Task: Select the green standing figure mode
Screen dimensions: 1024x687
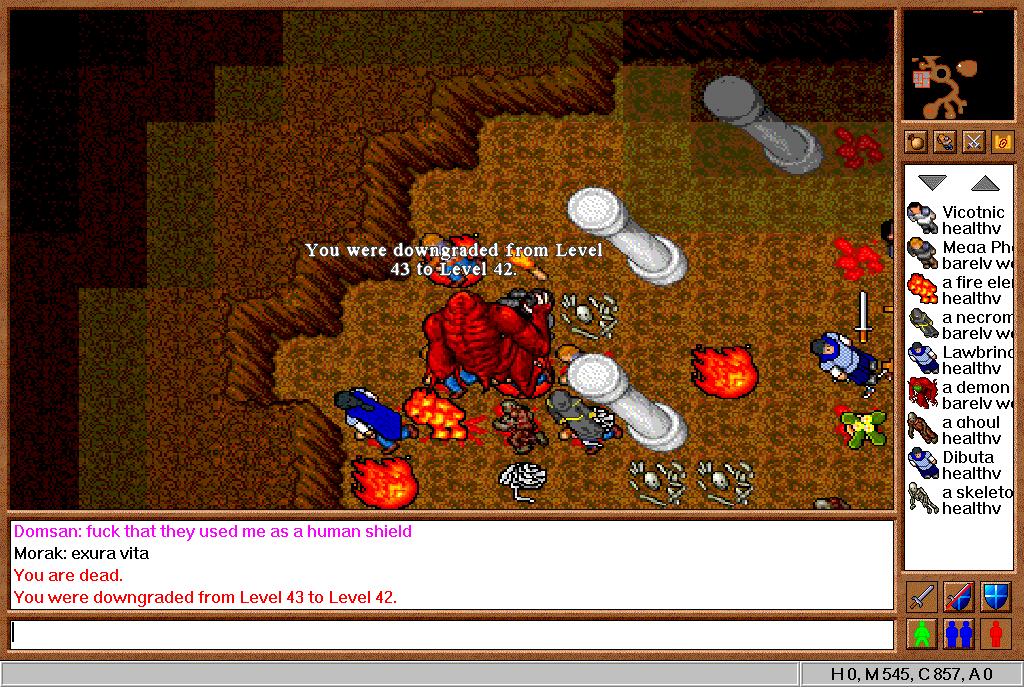Action: (x=921, y=634)
